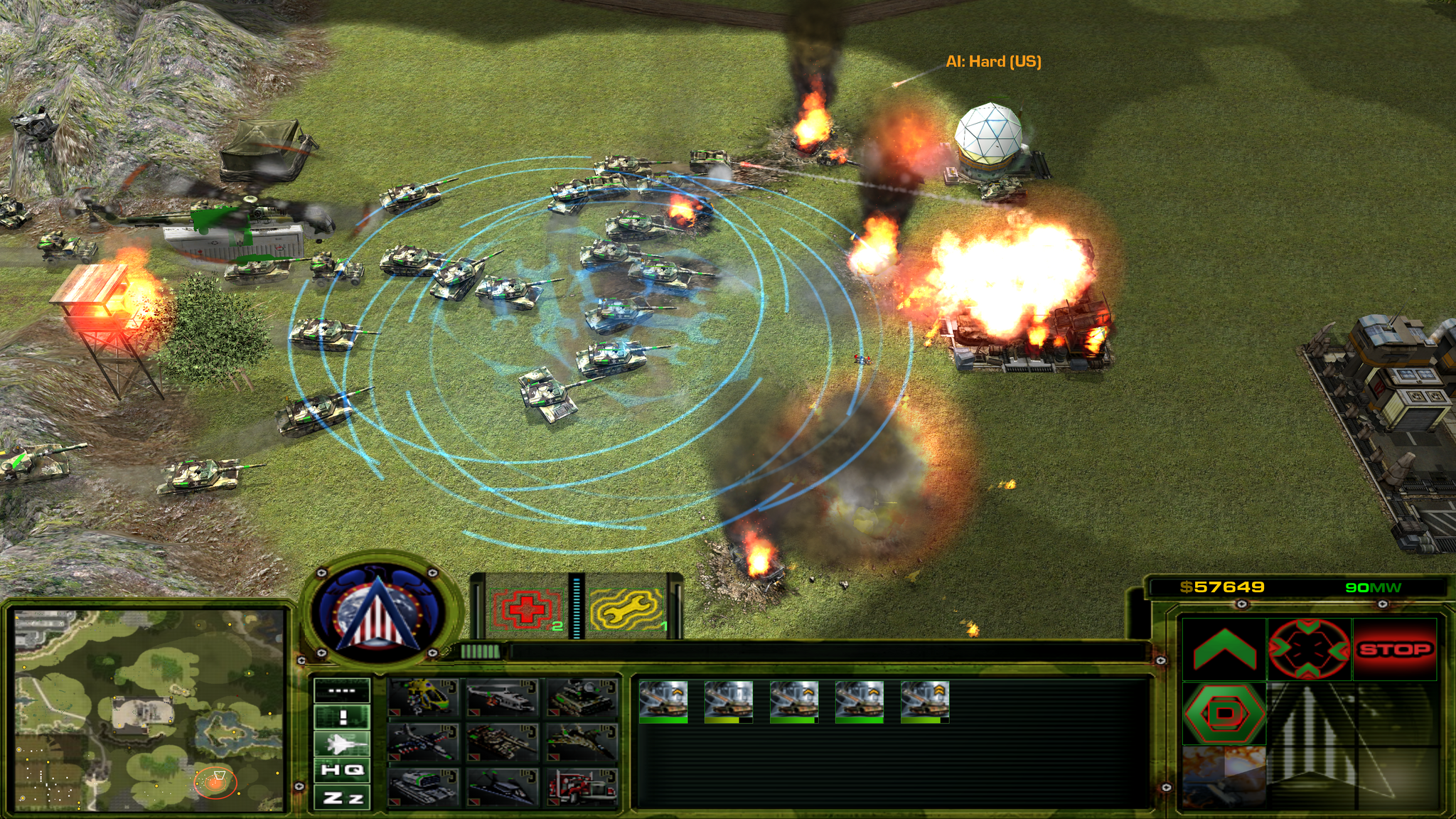This screenshot has width=1456, height=819.
Task: Activate the red cross heal power
Action: [x=525, y=609]
